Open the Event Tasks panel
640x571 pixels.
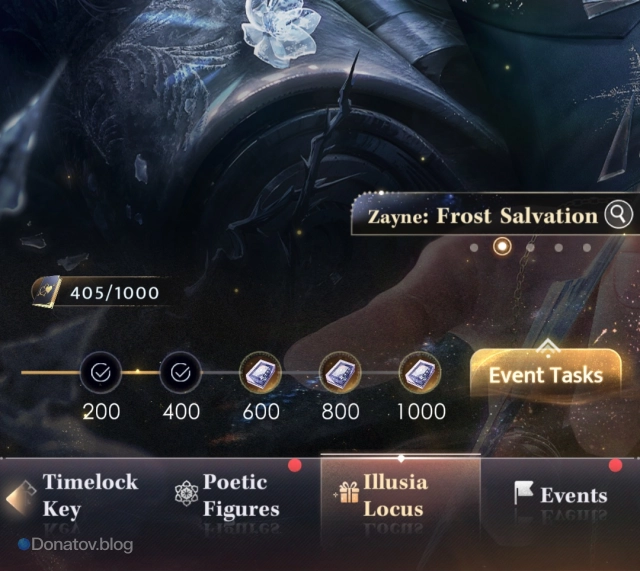click(x=545, y=375)
